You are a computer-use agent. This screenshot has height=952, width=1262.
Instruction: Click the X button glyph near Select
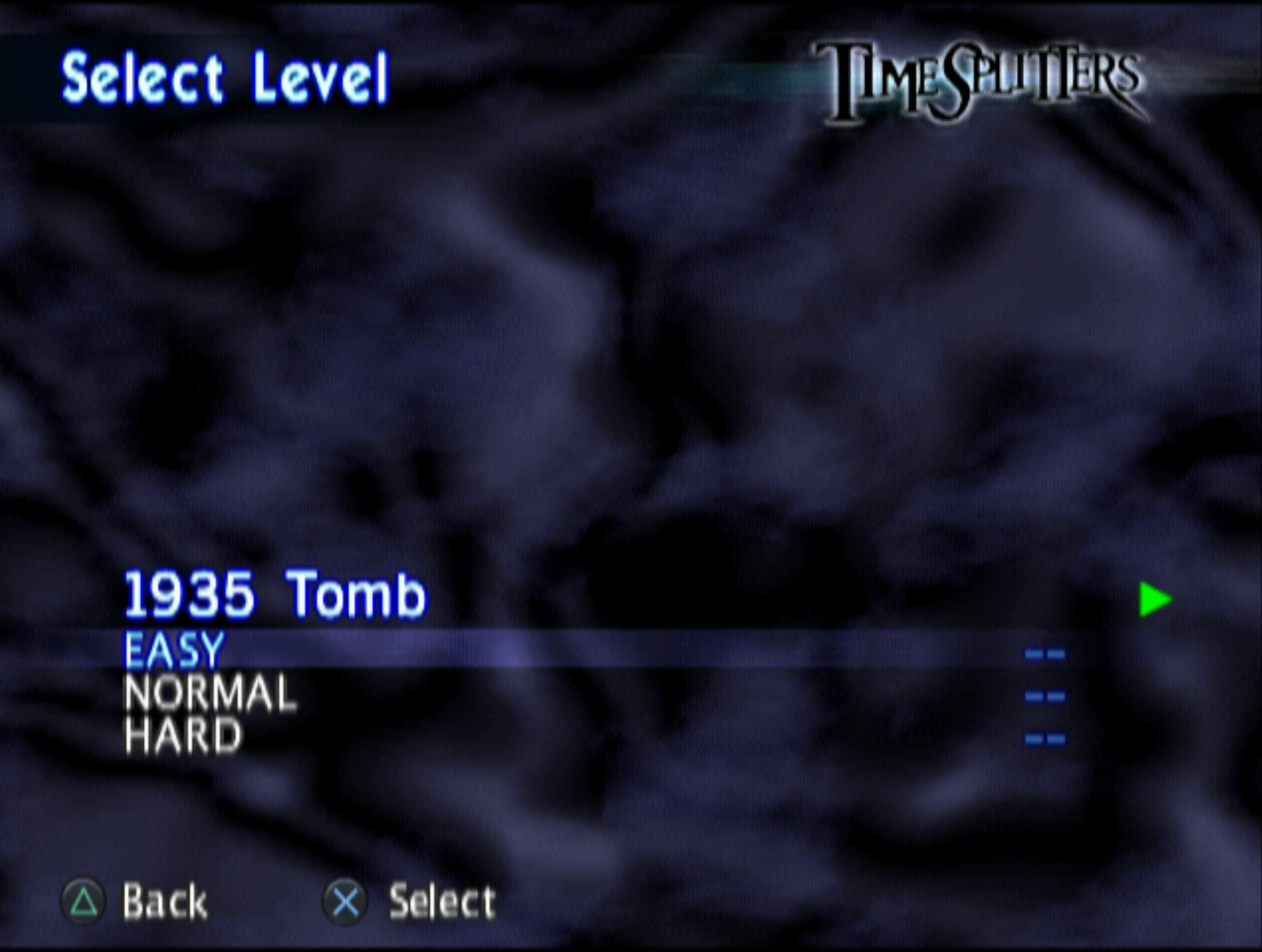point(345,901)
